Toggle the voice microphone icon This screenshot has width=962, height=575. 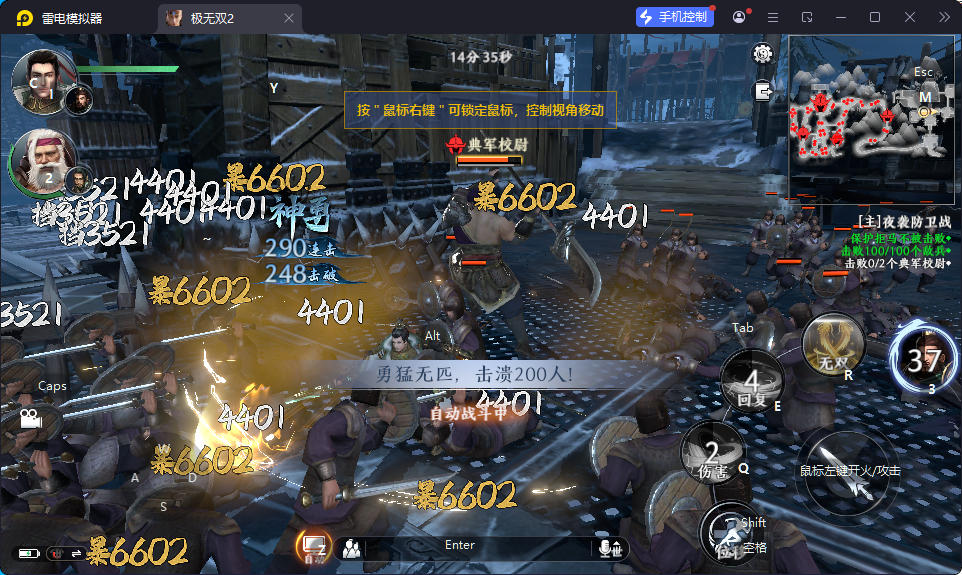point(608,547)
